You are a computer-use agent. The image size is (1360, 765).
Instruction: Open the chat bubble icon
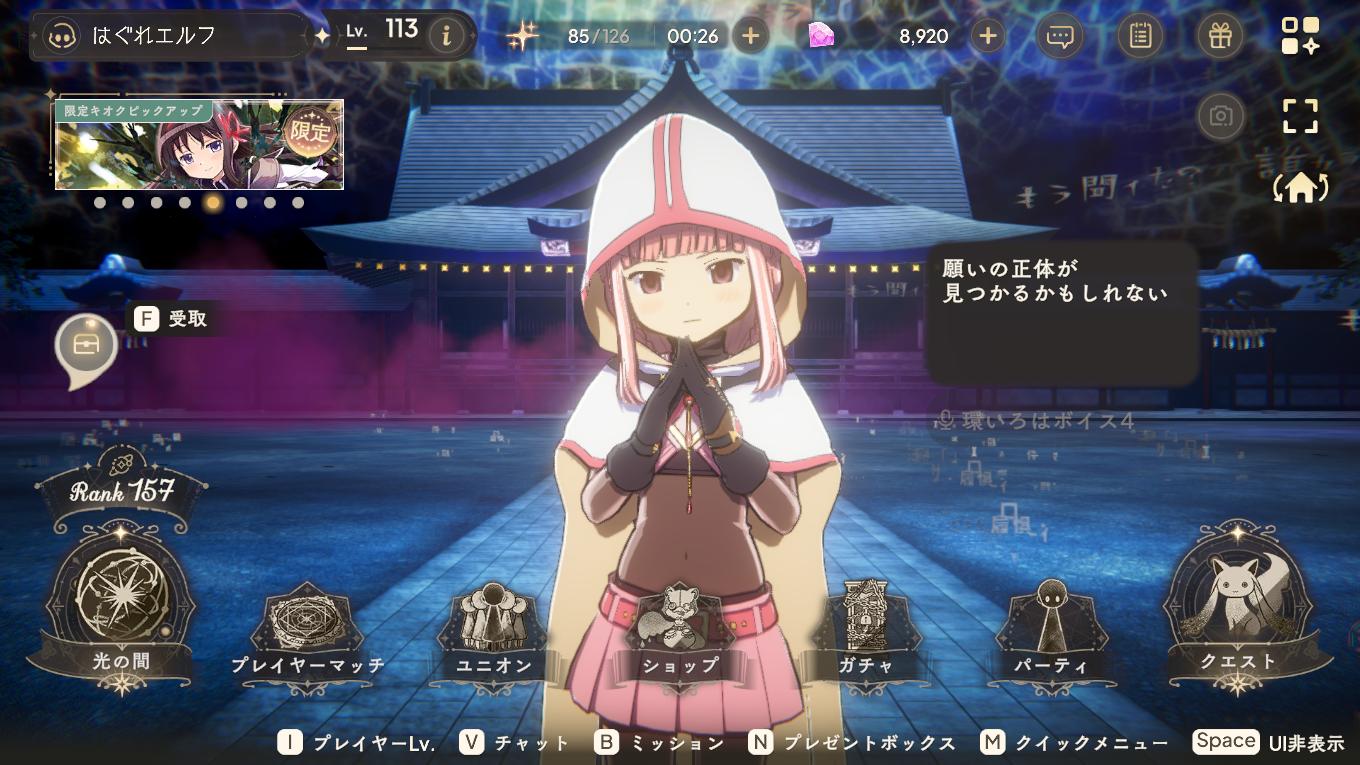(1059, 36)
